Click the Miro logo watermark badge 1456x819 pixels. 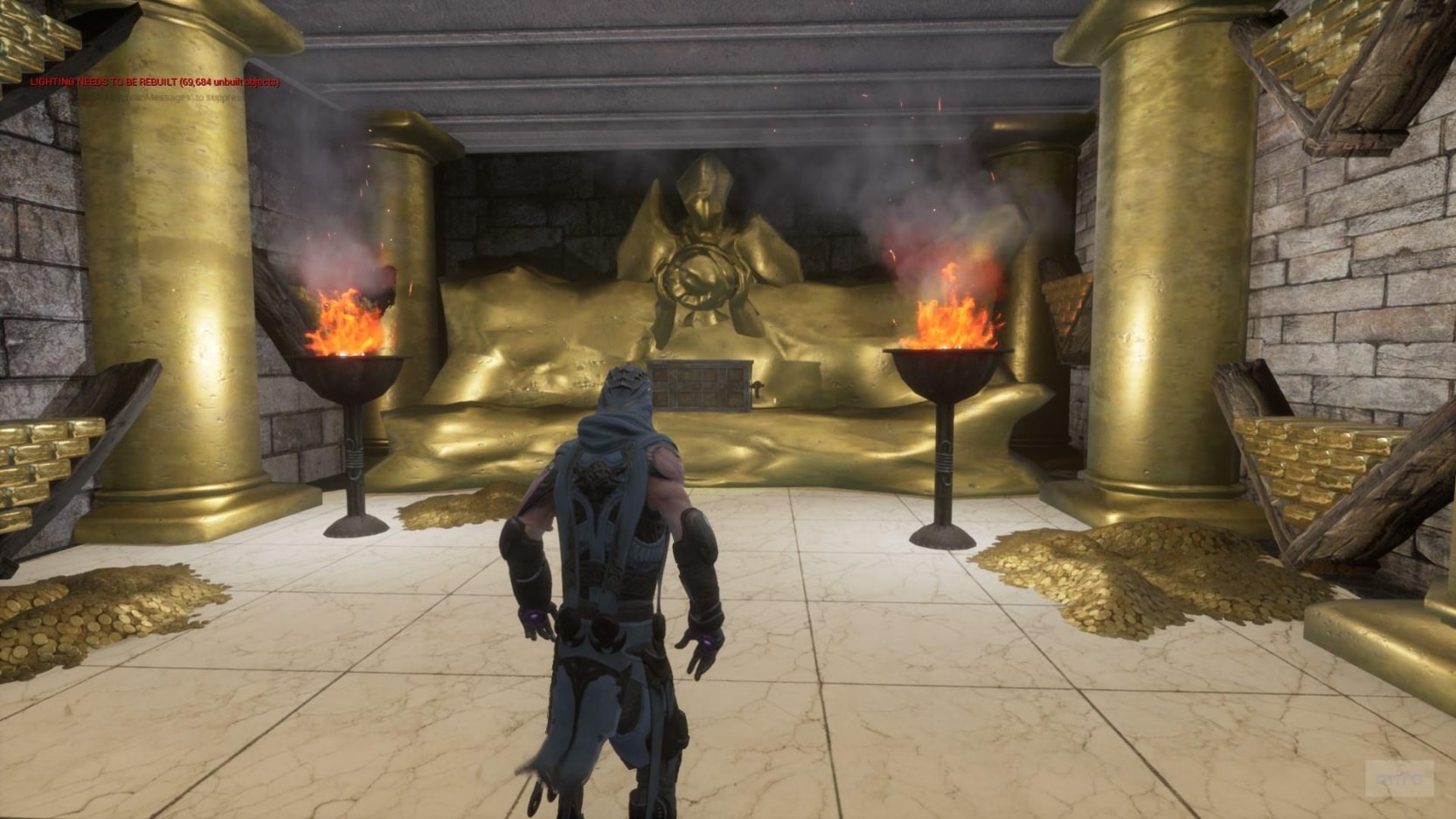pos(1399,777)
